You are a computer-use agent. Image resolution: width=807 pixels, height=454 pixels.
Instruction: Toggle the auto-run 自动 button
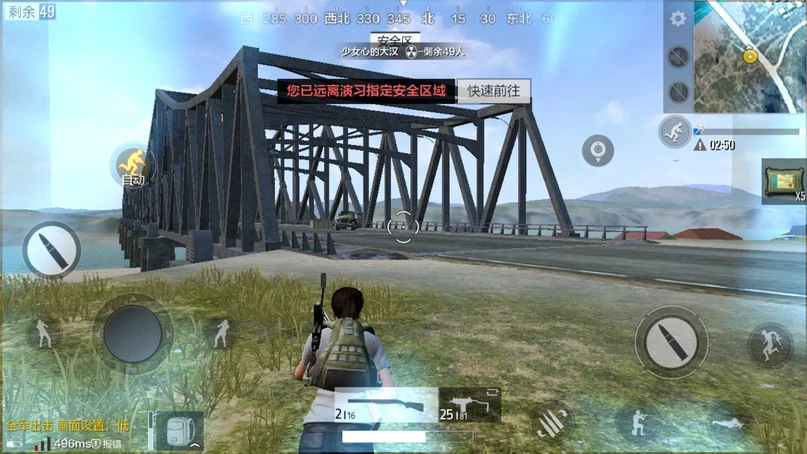[x=132, y=164]
